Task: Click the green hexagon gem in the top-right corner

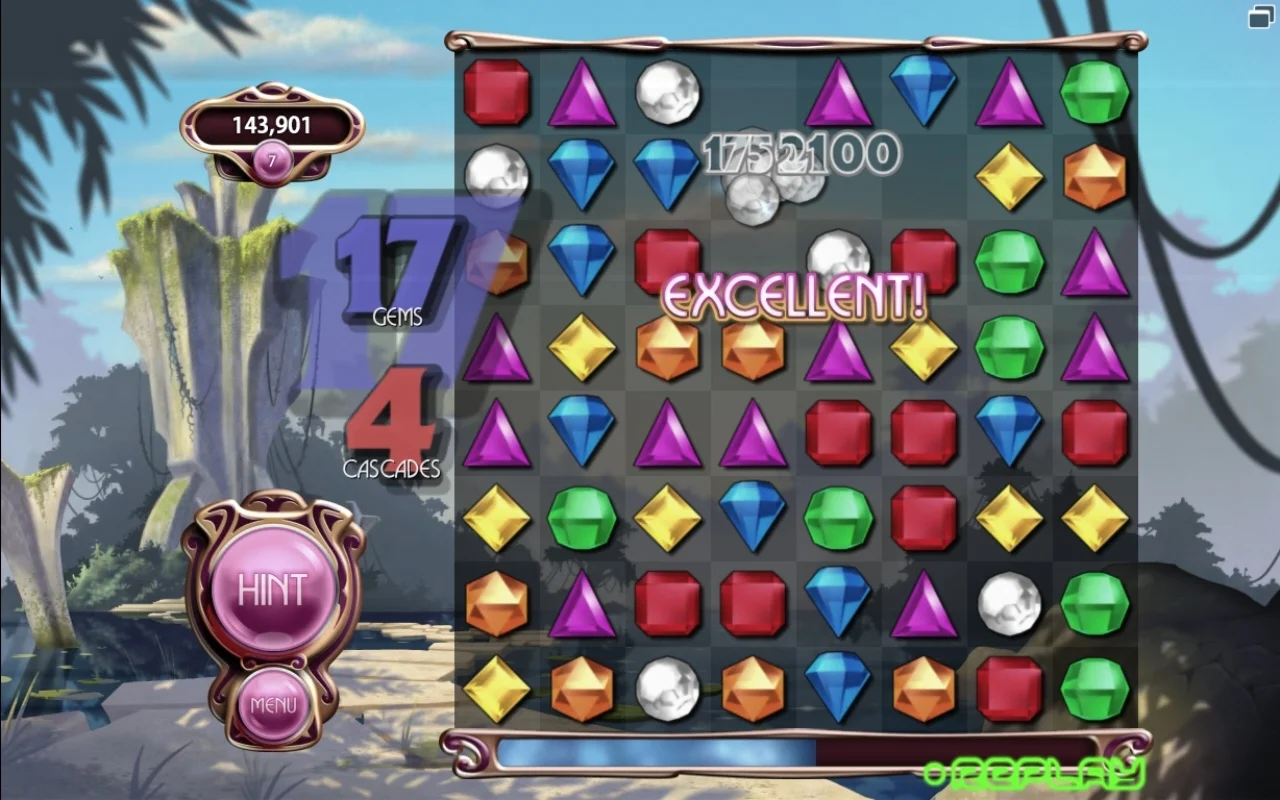Action: (1094, 92)
